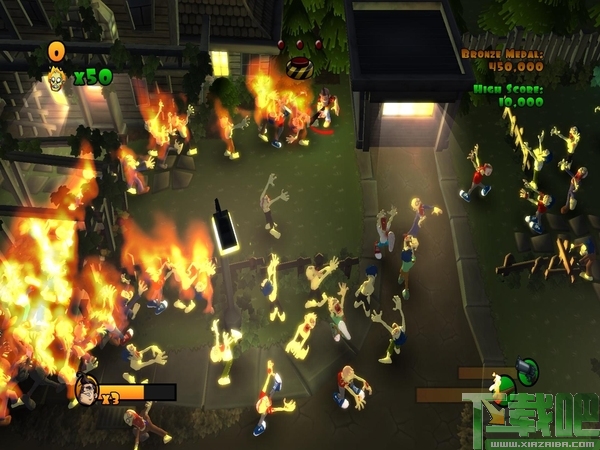Click the striped red button bomb indicator
This screenshot has width=600, height=450.
298,66
